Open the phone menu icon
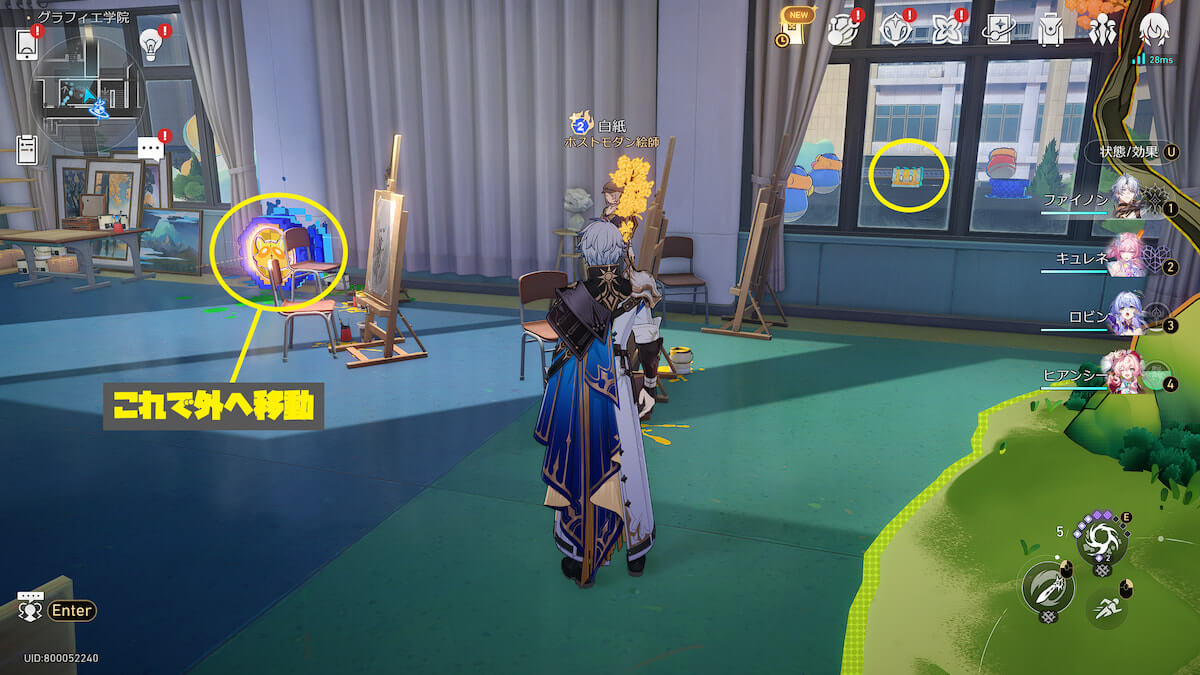 click(x=27, y=43)
